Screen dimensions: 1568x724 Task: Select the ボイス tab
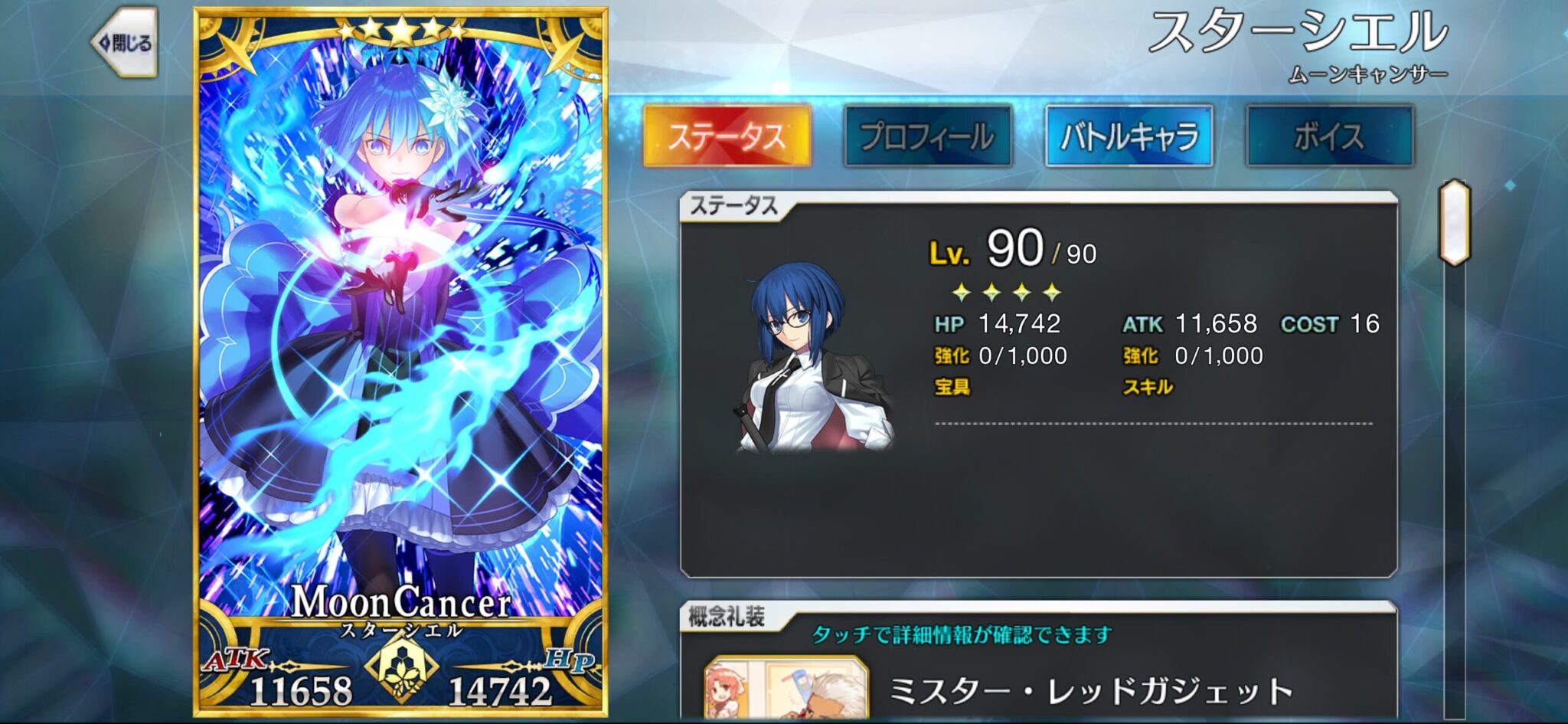click(x=1329, y=137)
